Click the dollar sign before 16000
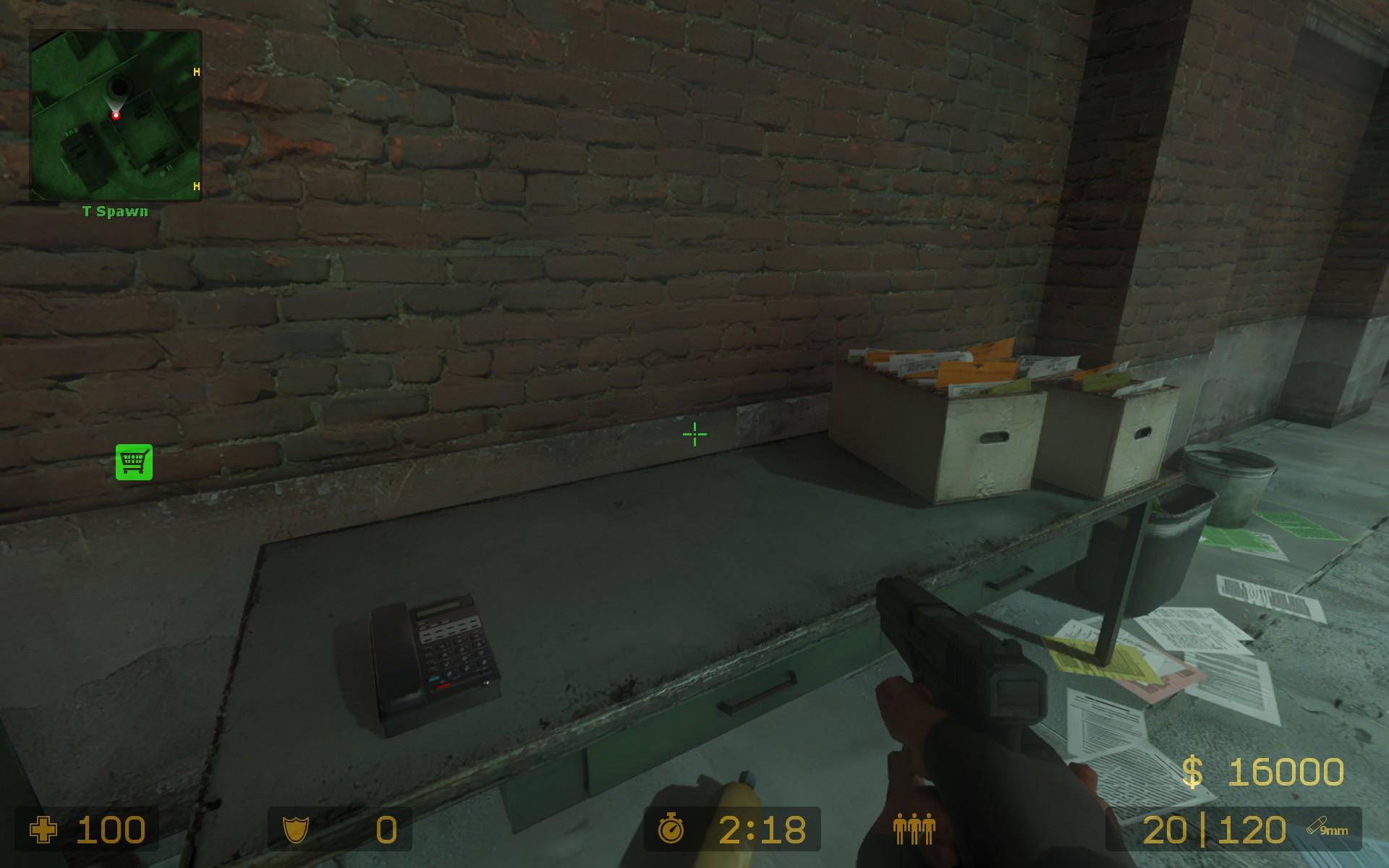 (x=1192, y=773)
